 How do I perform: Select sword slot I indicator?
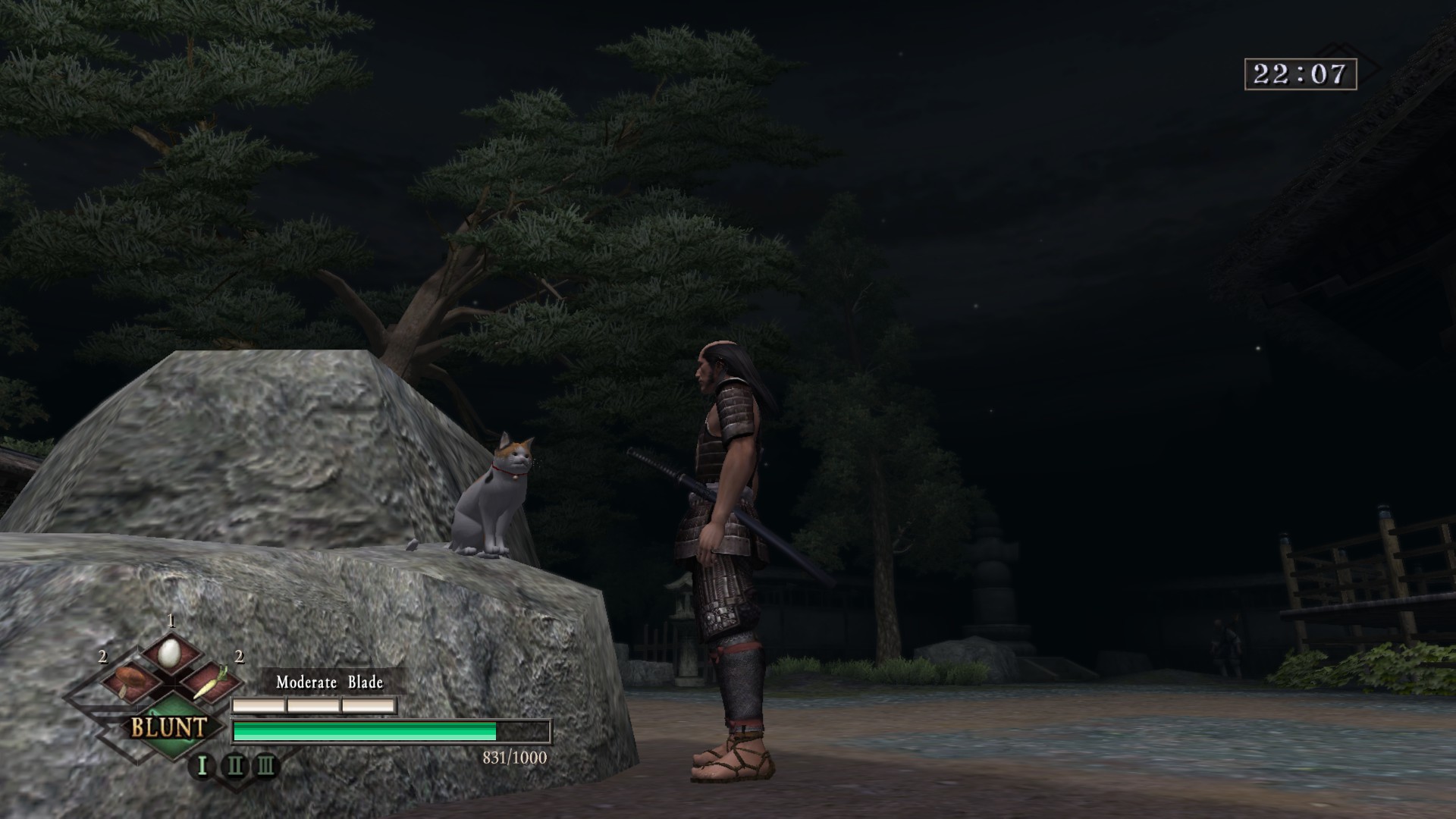[202, 765]
